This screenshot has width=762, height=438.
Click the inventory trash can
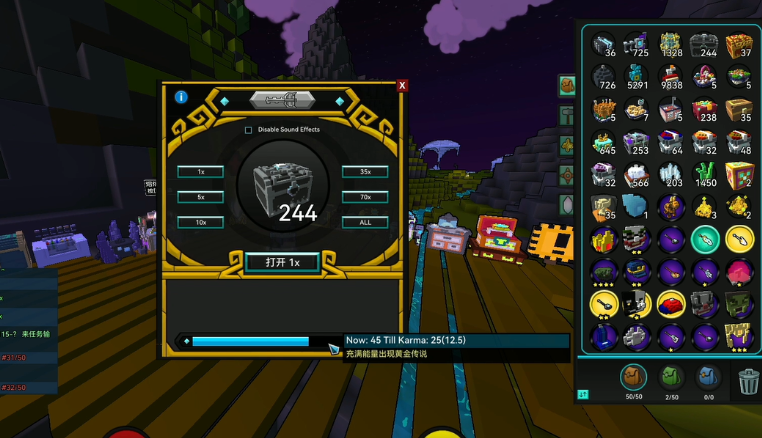pyautogui.click(x=748, y=380)
